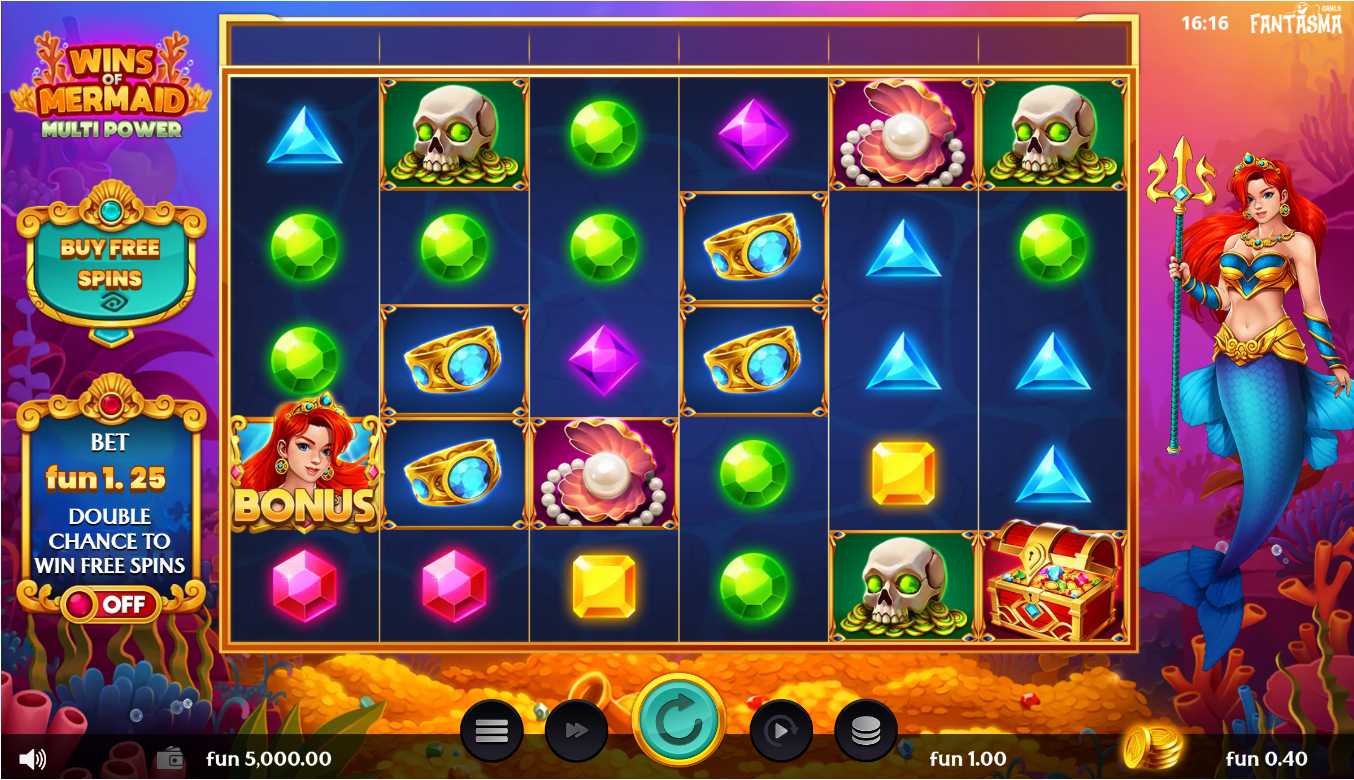This screenshot has width=1354, height=780.
Task: Mute the sound with the speaker icon
Action: 32,759
